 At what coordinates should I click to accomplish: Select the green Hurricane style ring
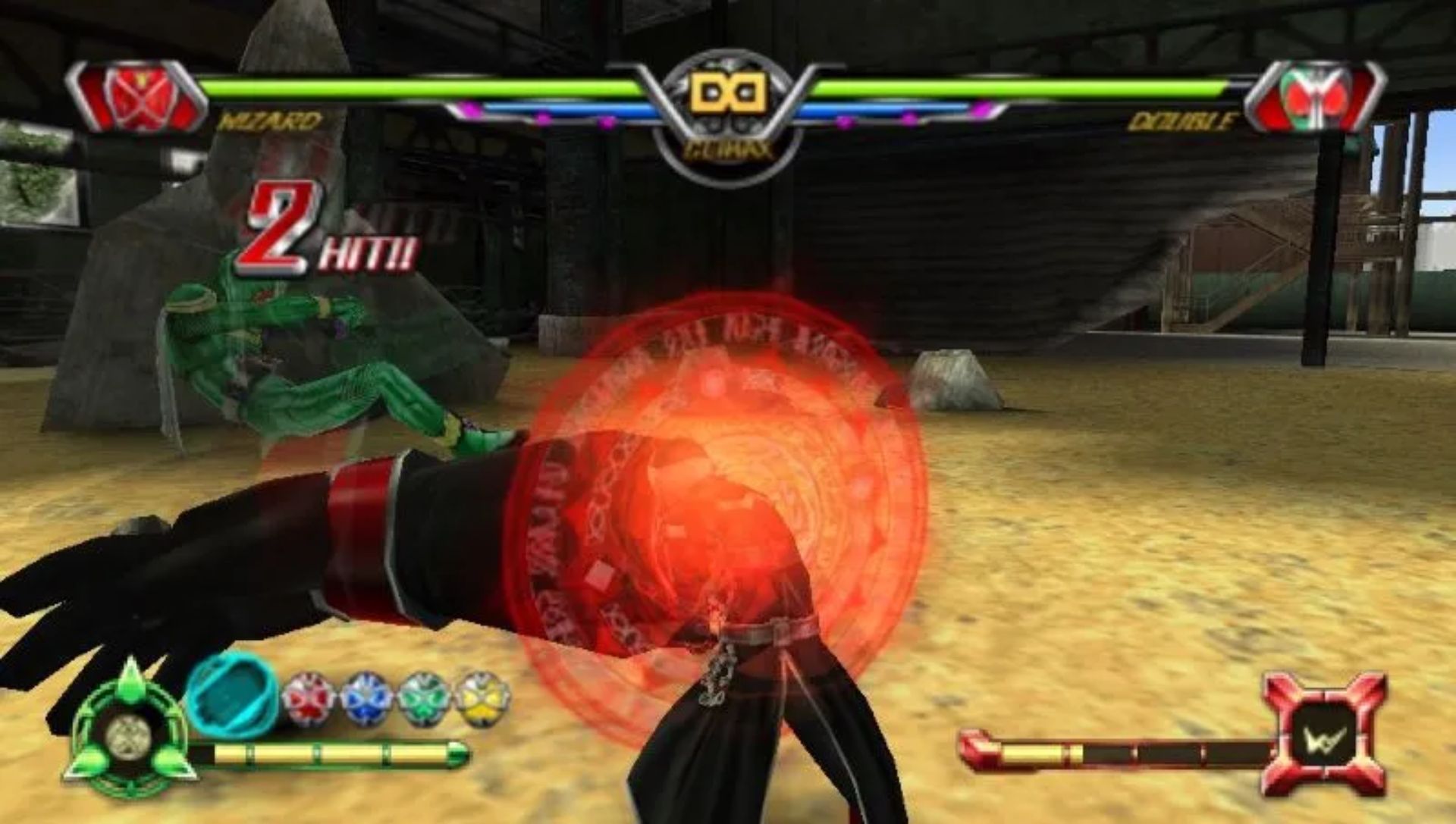[425, 699]
